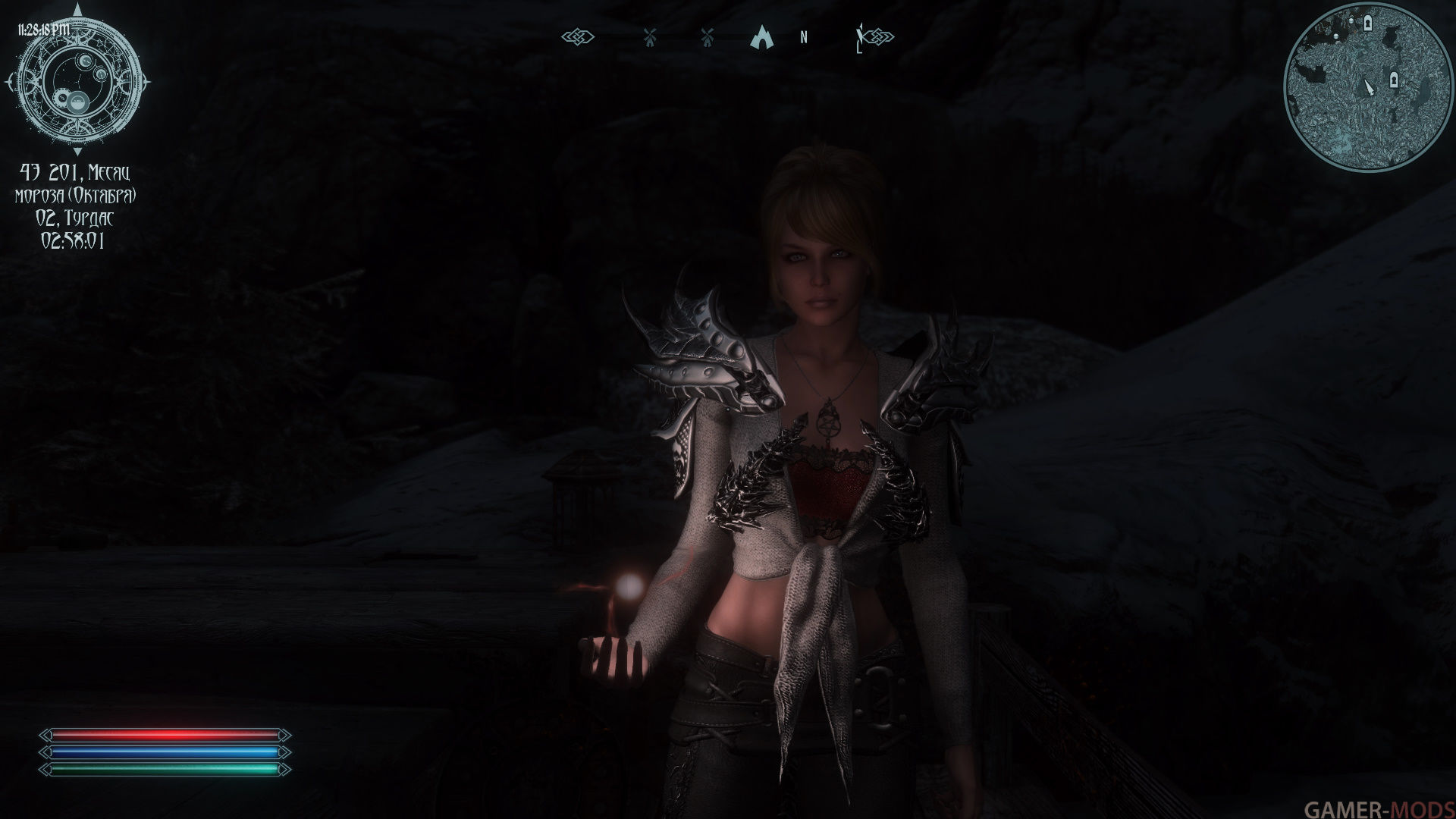Click the door marker at minimap's upper rim

1367,24
